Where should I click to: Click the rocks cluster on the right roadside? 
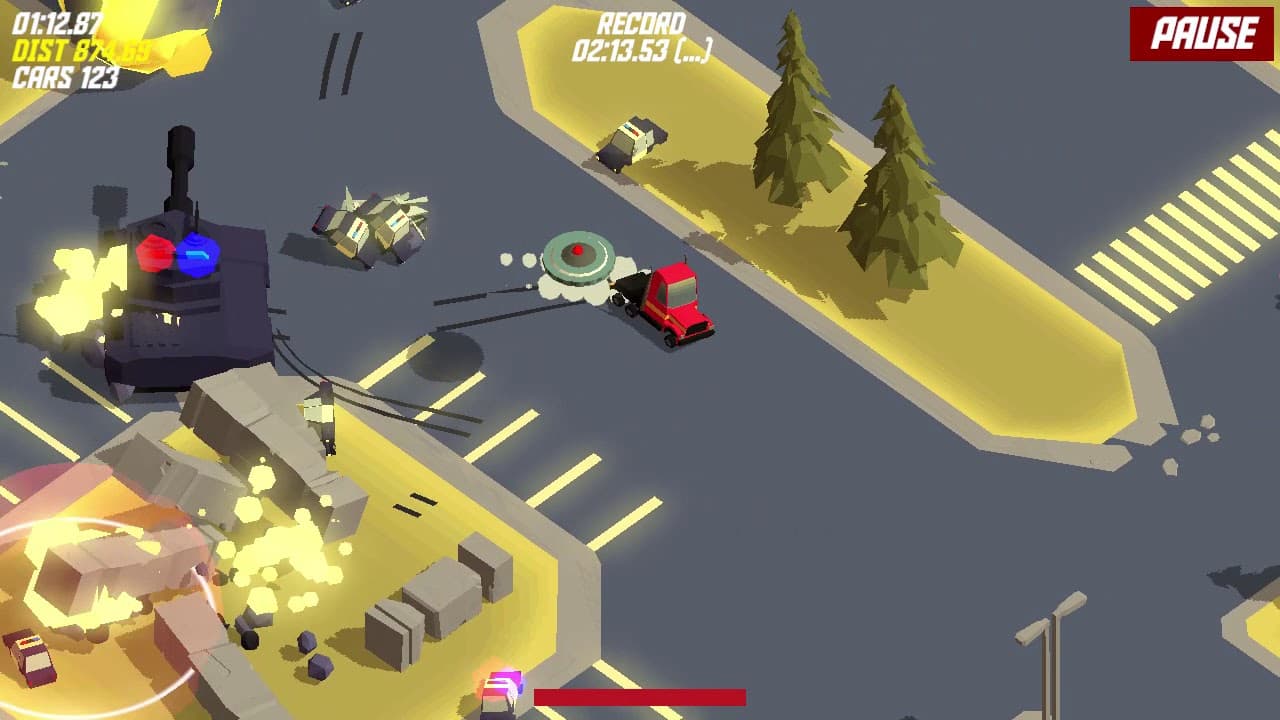click(x=1190, y=440)
